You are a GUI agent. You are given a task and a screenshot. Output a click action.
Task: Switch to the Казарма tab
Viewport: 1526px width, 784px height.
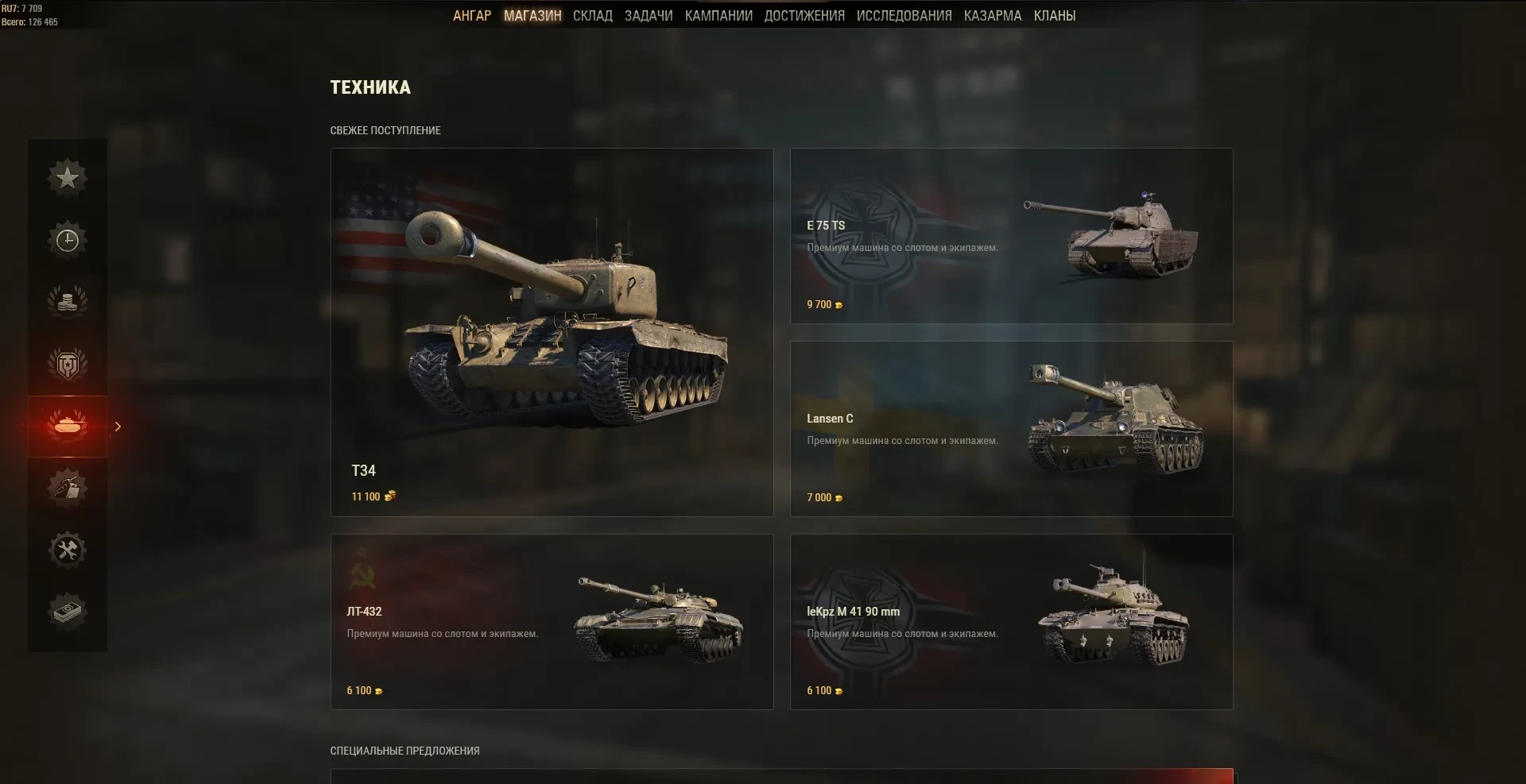992,16
